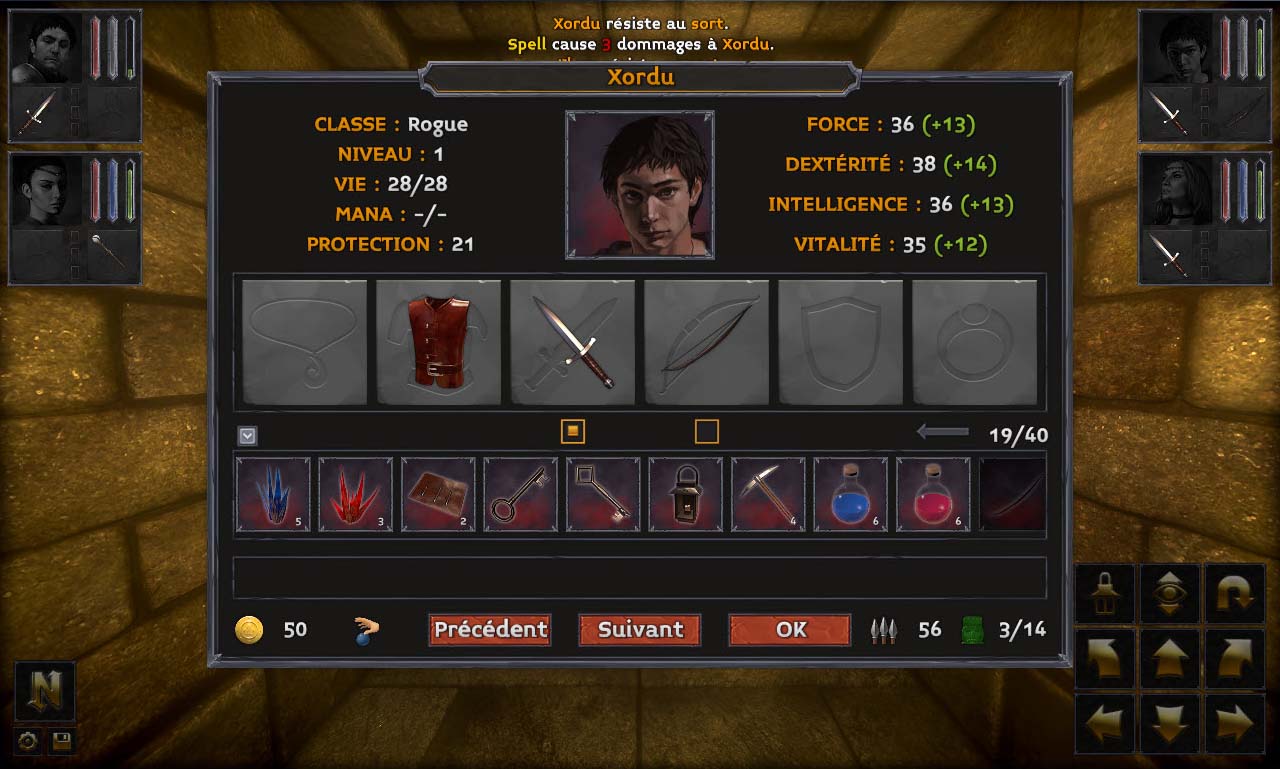This screenshot has width=1280, height=769.
Task: Select the equipped red leather vest
Action: 439,342
